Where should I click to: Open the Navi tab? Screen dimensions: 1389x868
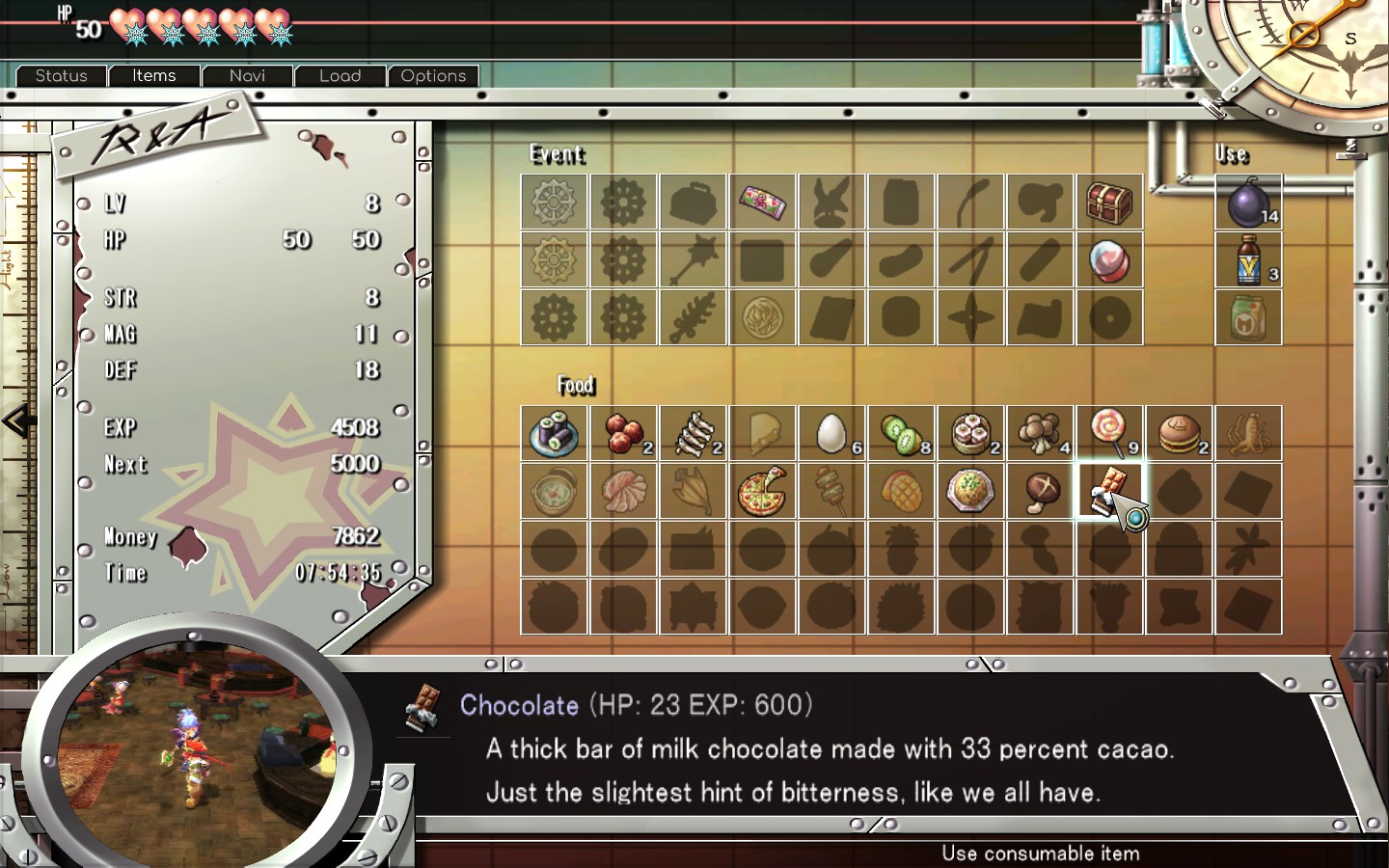247,76
